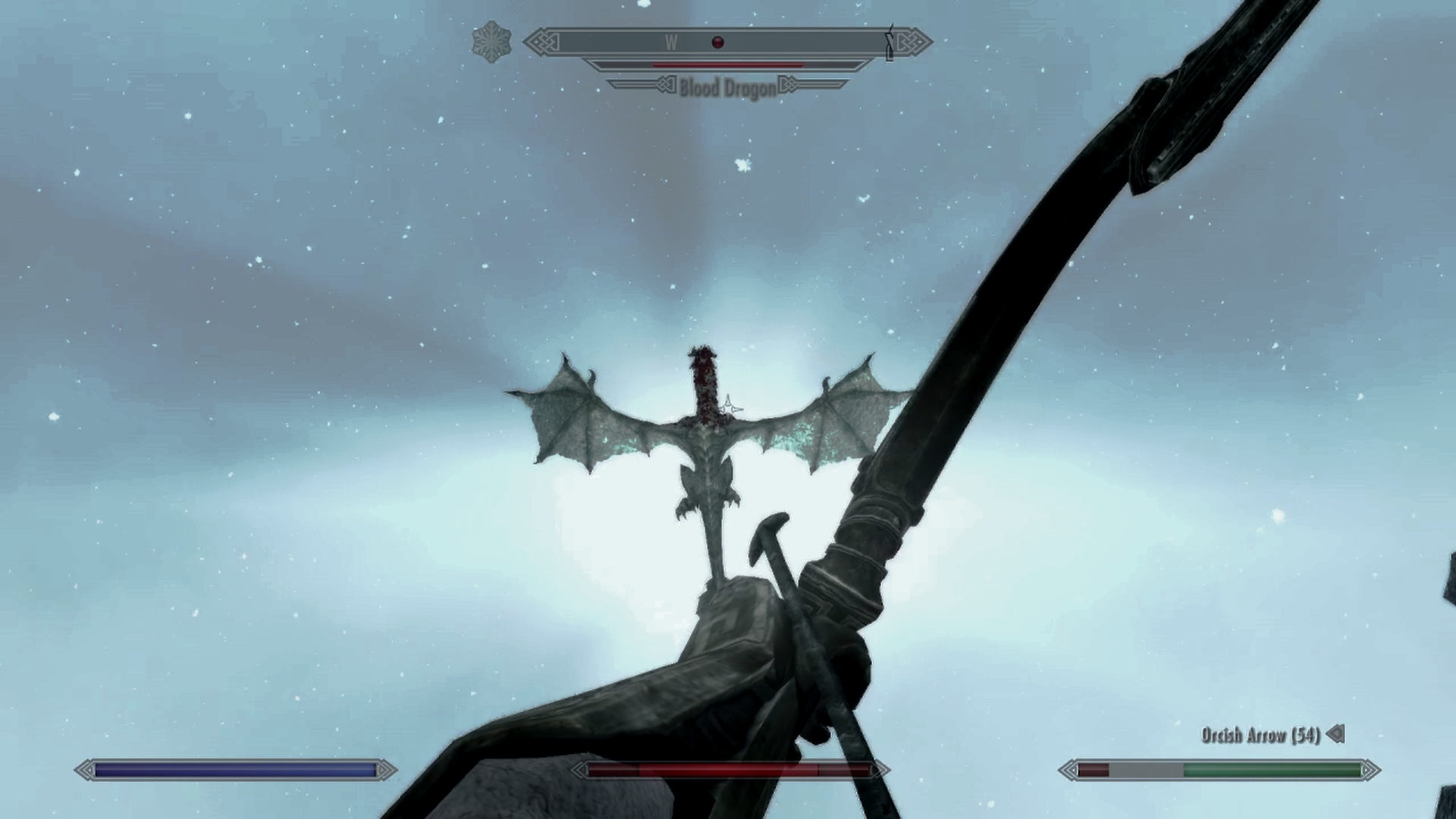1456x819 pixels.
Task: Click the snowflake icon beside the compass
Action: click(491, 42)
